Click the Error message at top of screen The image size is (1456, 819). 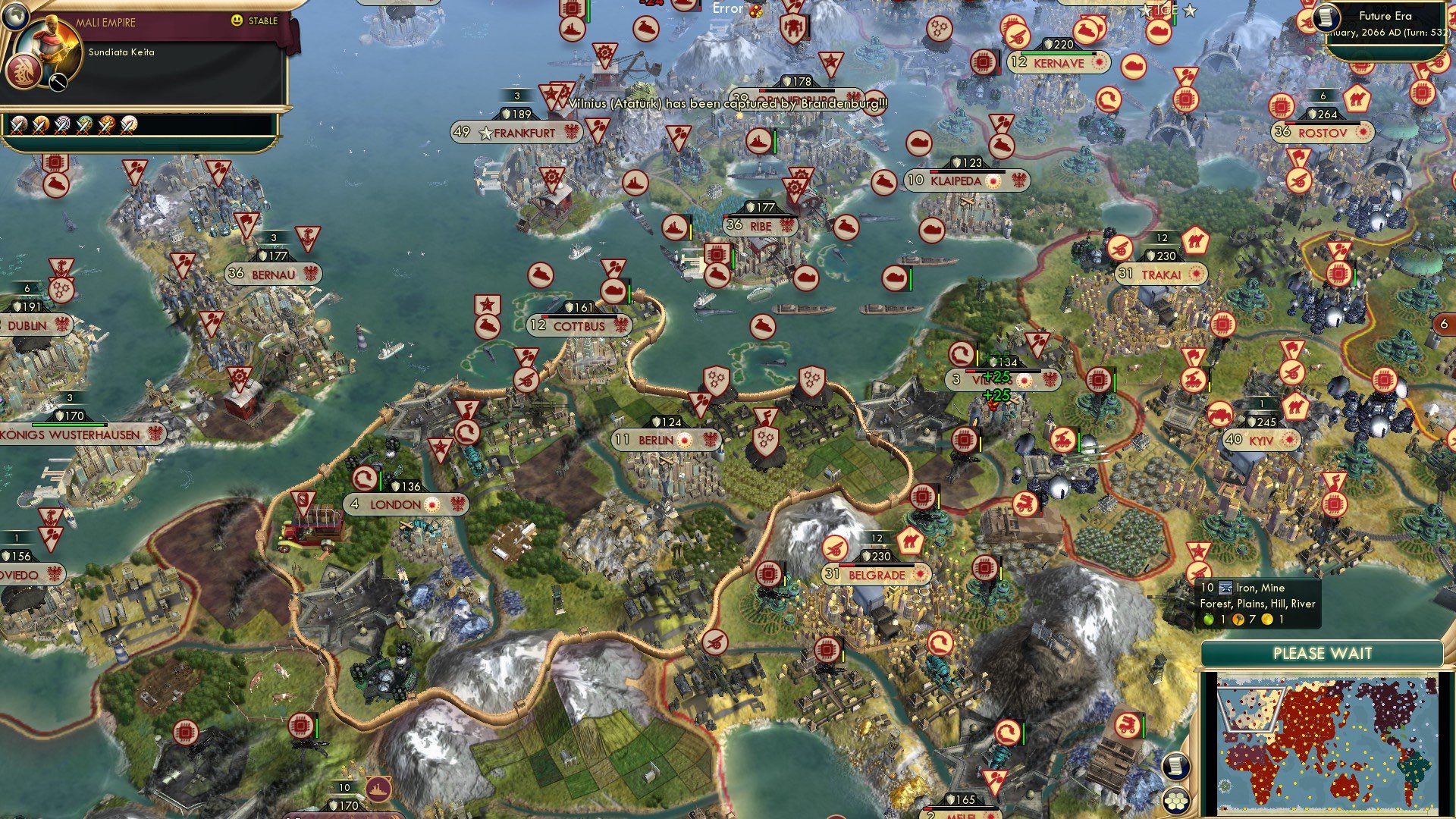(x=726, y=9)
